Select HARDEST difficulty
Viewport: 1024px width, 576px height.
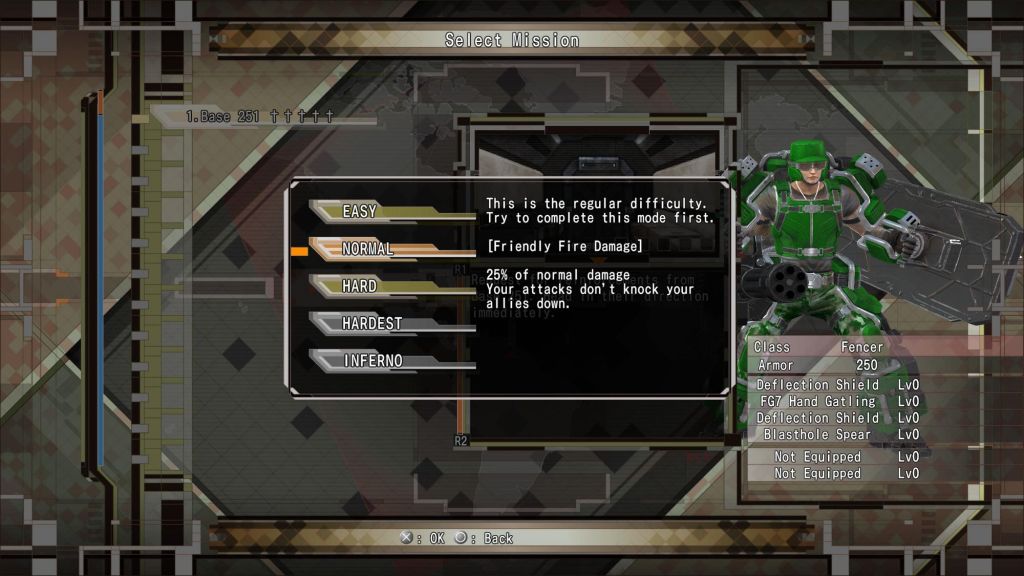pos(372,323)
